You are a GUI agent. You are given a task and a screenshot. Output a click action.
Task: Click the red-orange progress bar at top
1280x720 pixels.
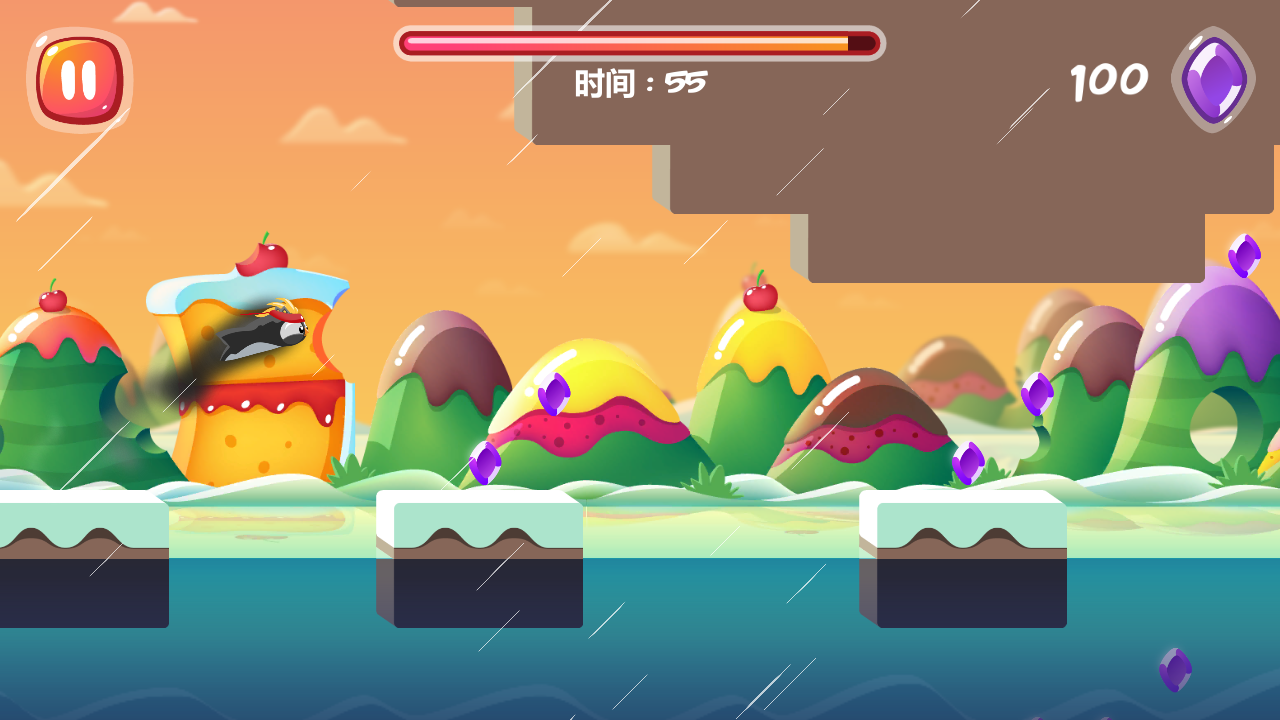[640, 44]
